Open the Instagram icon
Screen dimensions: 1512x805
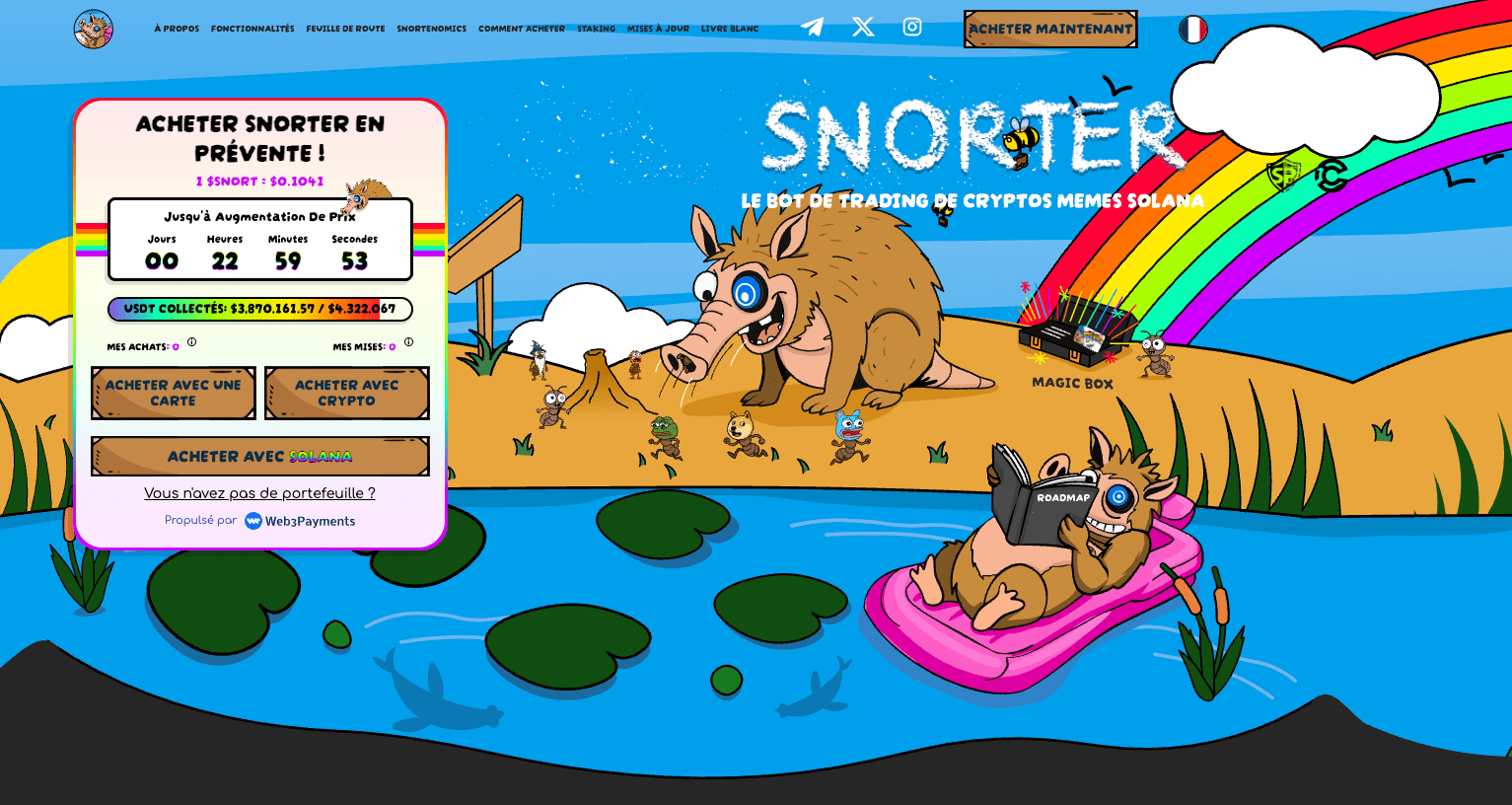[911, 27]
